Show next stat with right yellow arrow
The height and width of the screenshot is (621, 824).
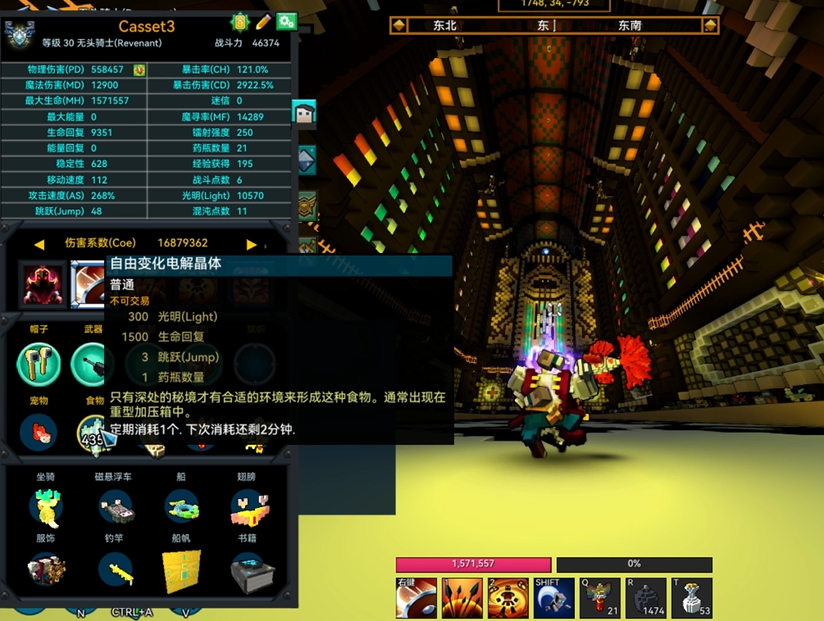pyautogui.click(x=251, y=243)
